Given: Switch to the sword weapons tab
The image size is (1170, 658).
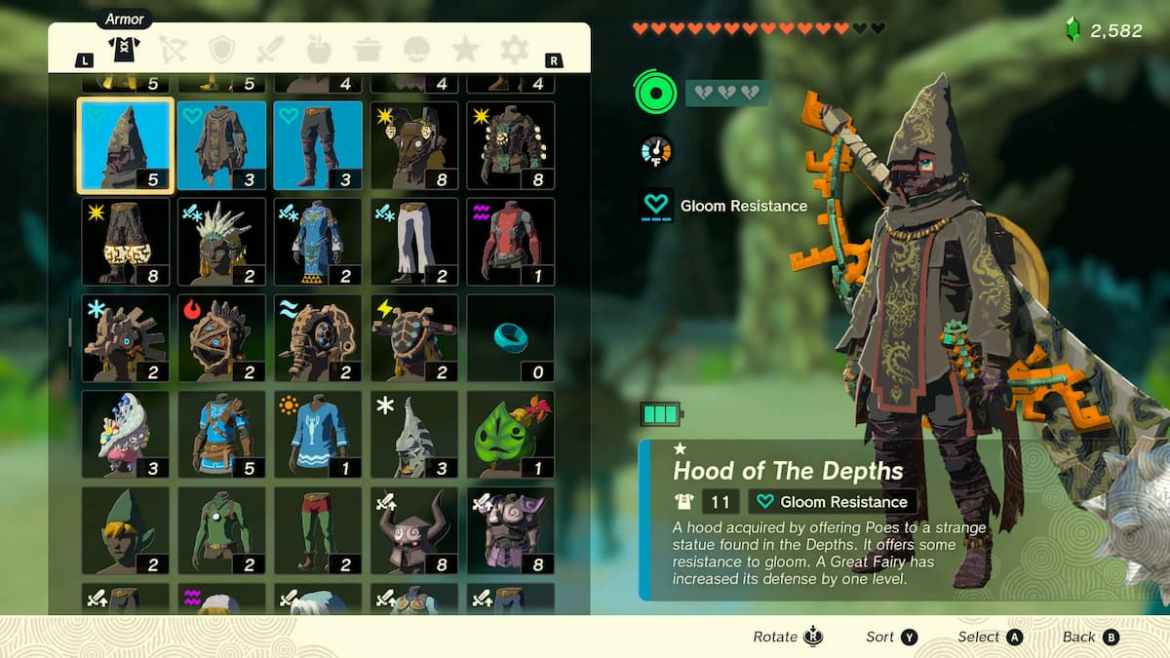Looking at the screenshot, I should click(x=271, y=50).
